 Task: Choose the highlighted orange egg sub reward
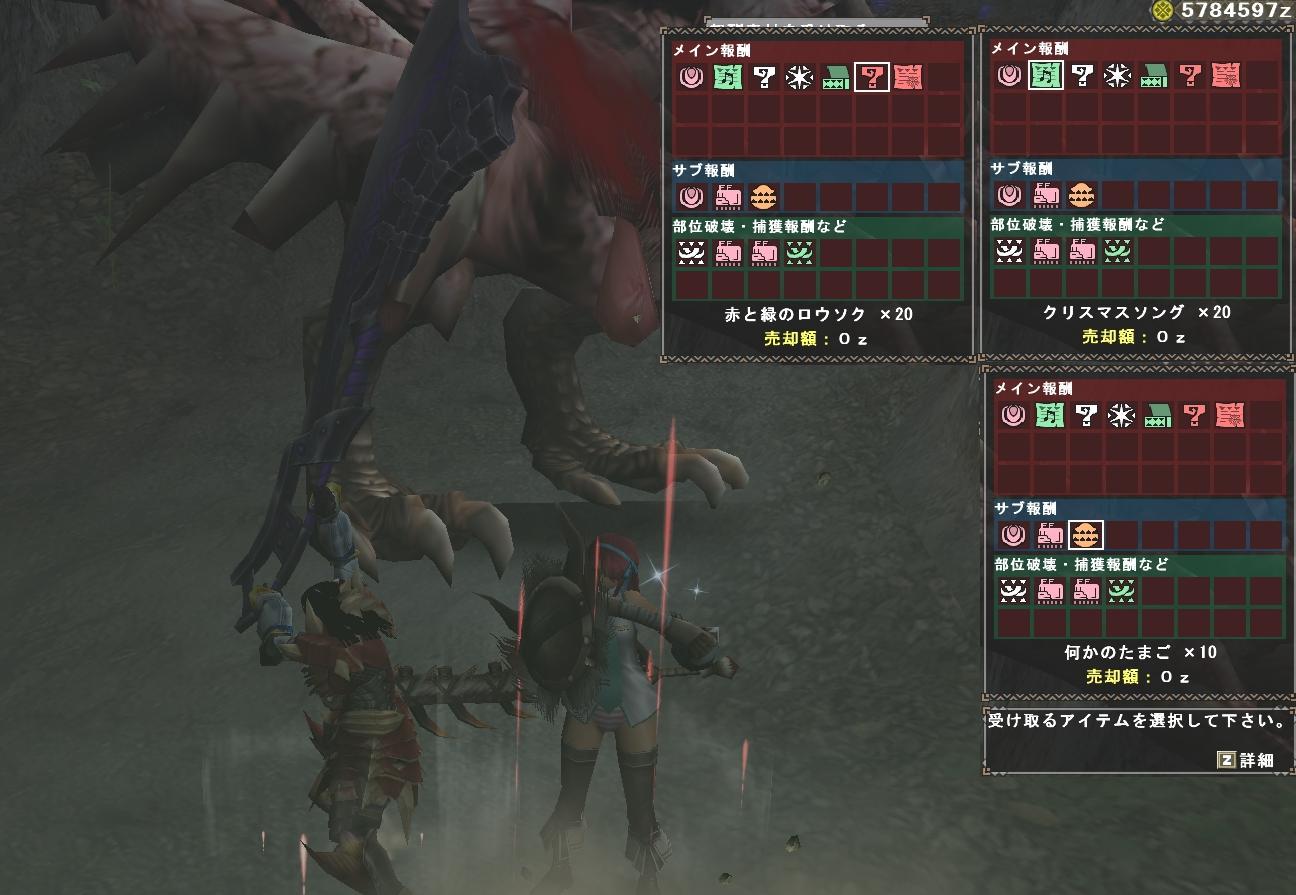coord(1086,536)
